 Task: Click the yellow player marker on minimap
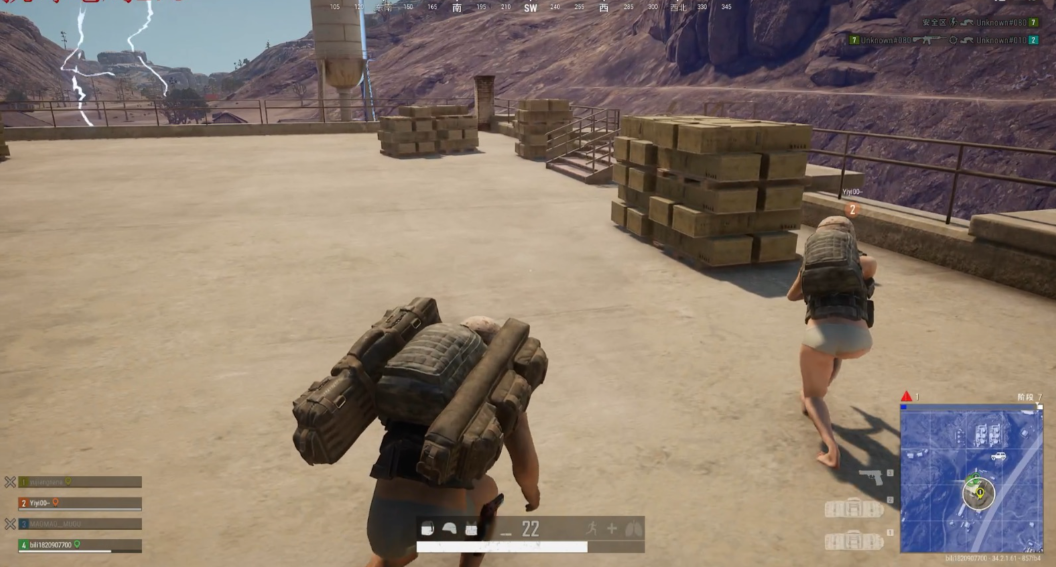(x=979, y=492)
